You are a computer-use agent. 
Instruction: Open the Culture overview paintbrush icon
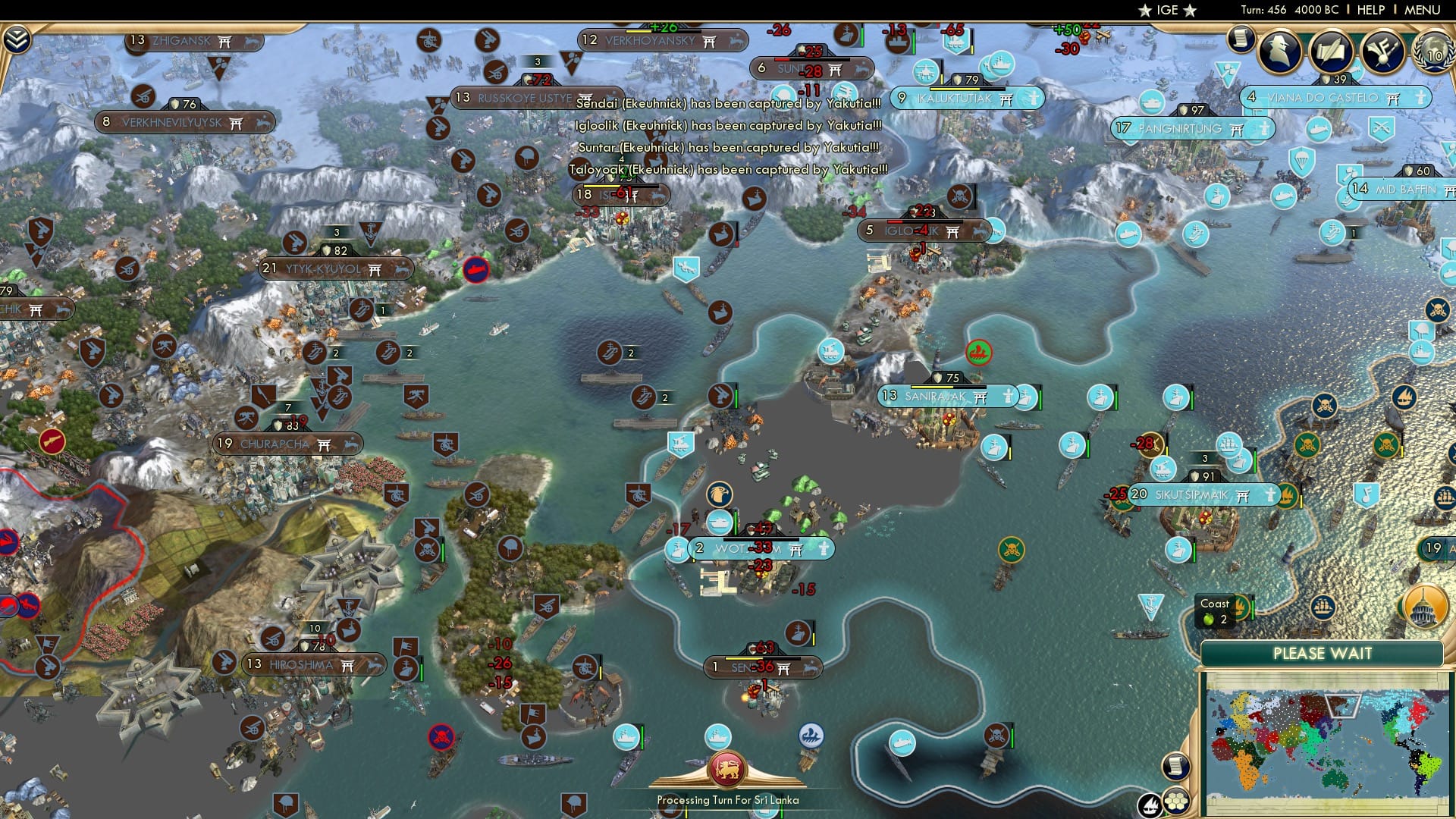click(x=1383, y=52)
